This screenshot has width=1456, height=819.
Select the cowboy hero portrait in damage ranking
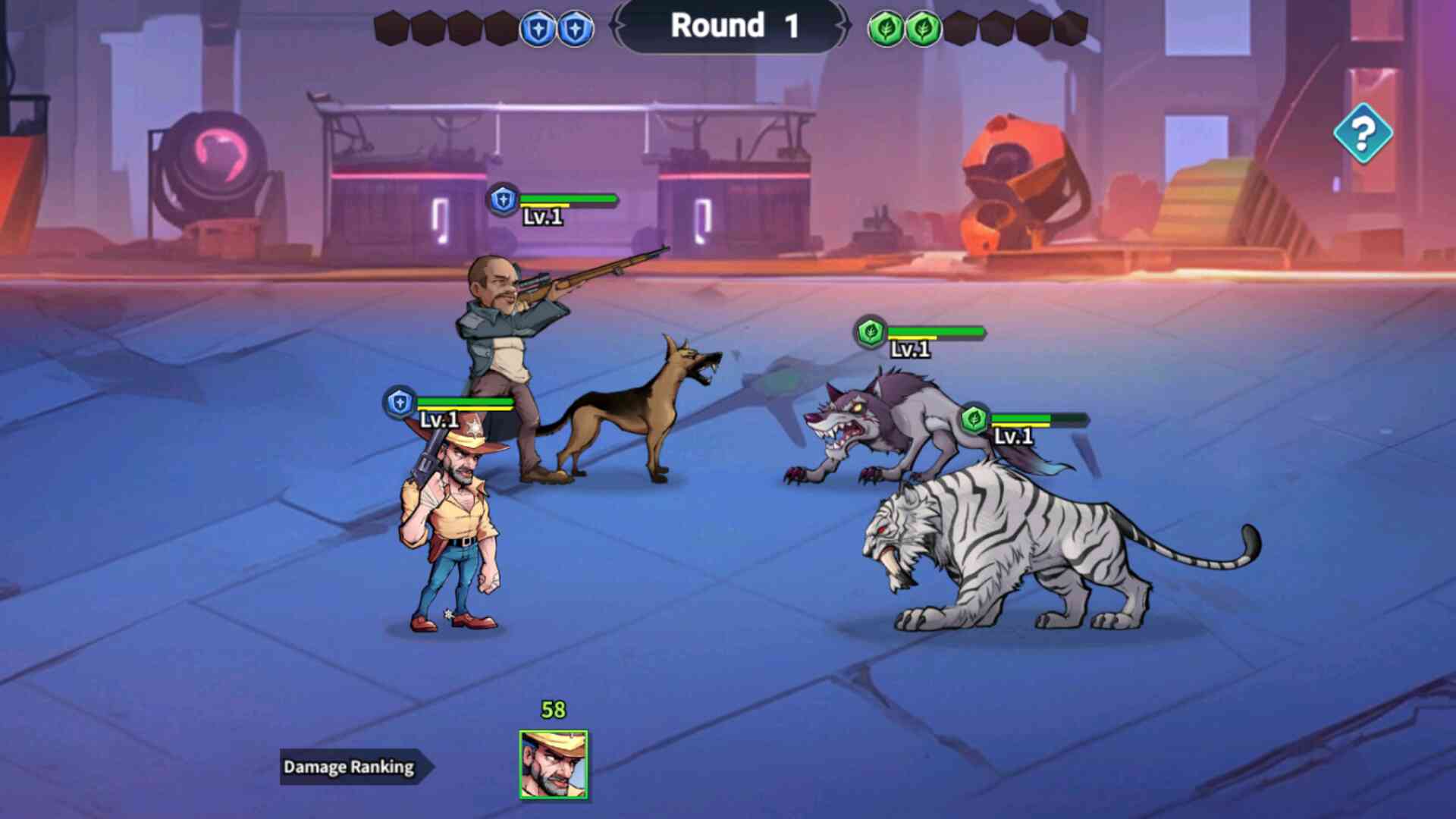click(x=553, y=764)
